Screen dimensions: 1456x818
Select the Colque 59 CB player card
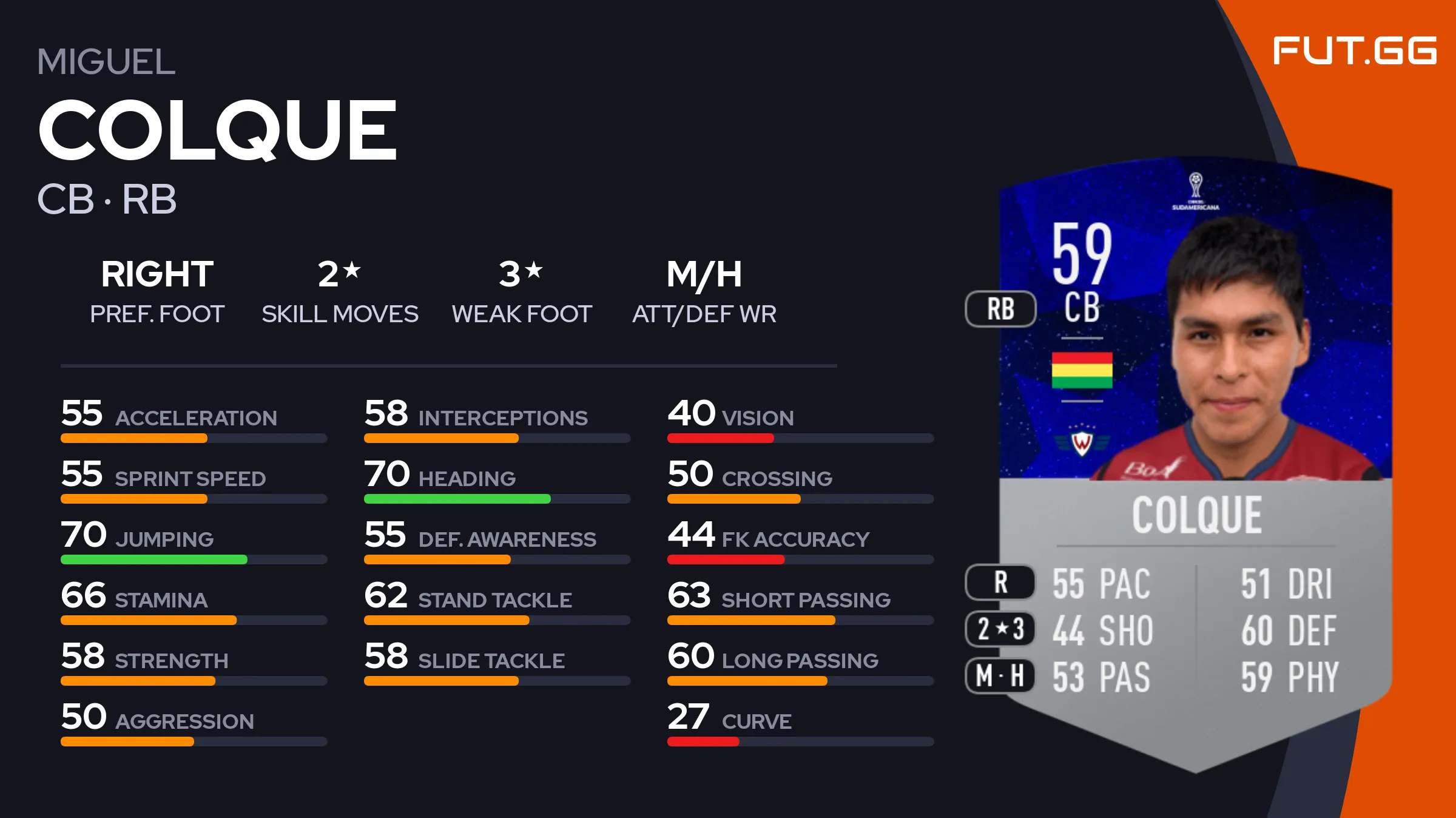tap(1195, 461)
